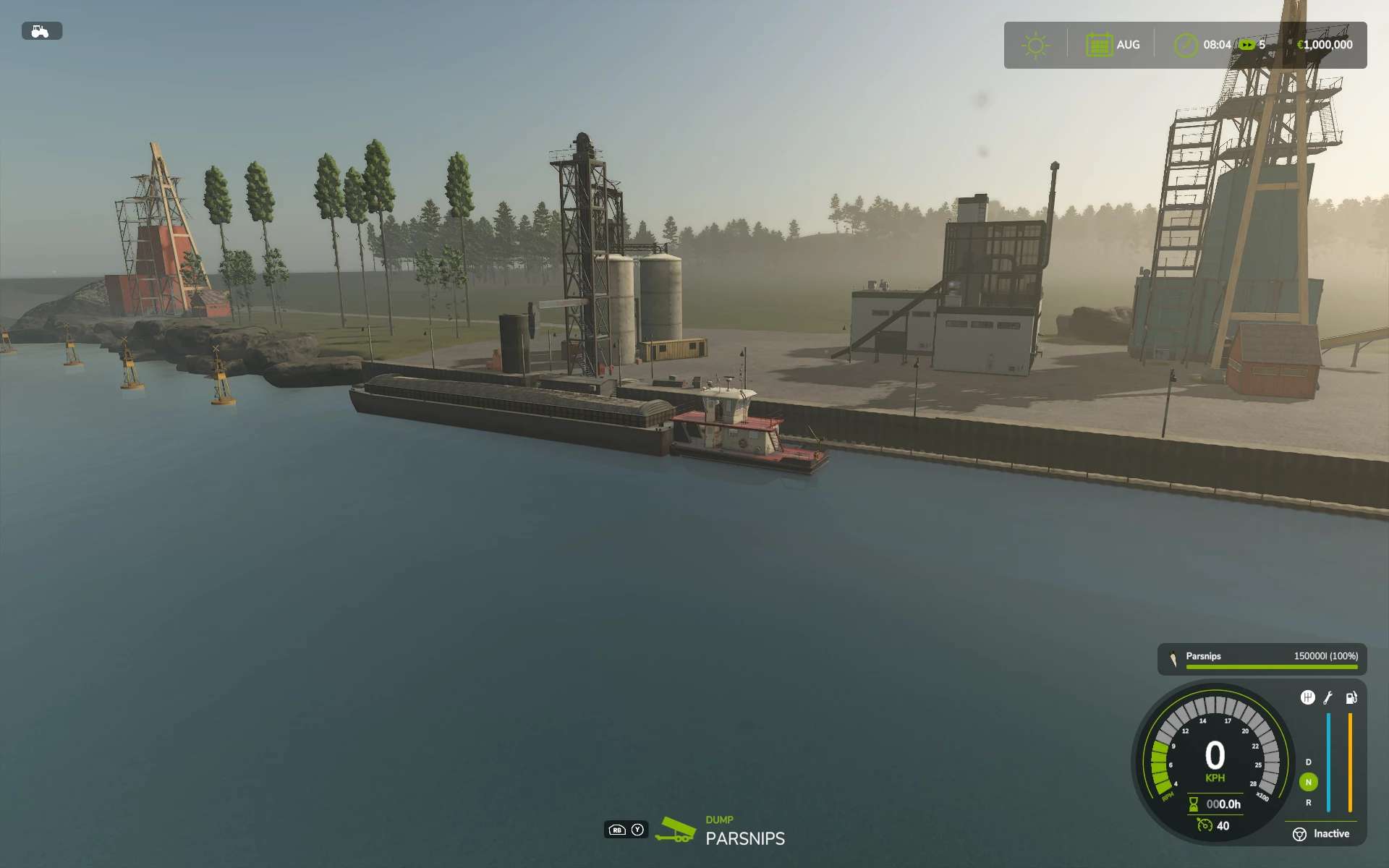Select the N neutral gear indicator
Viewport: 1389px width, 868px height.
(1308, 782)
